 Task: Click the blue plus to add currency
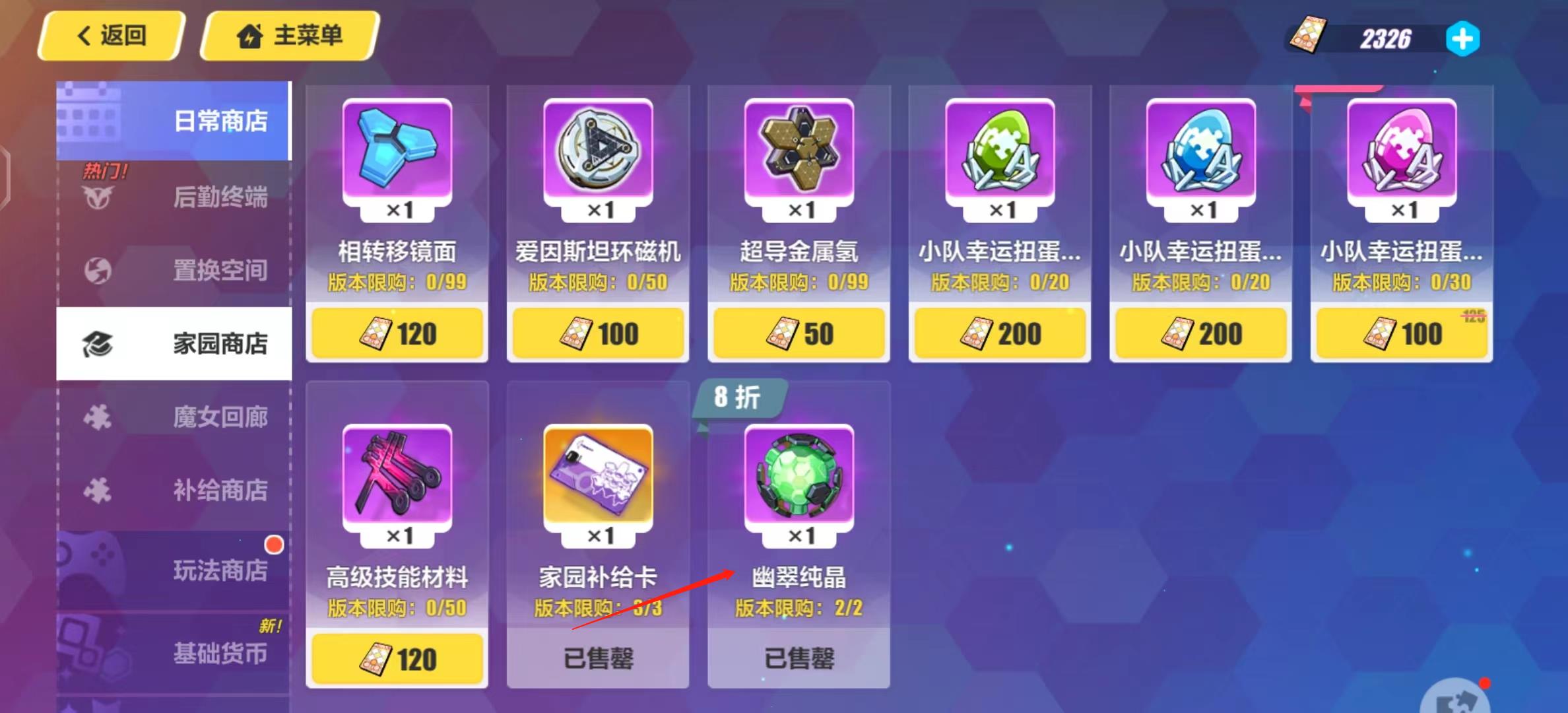tap(1463, 39)
